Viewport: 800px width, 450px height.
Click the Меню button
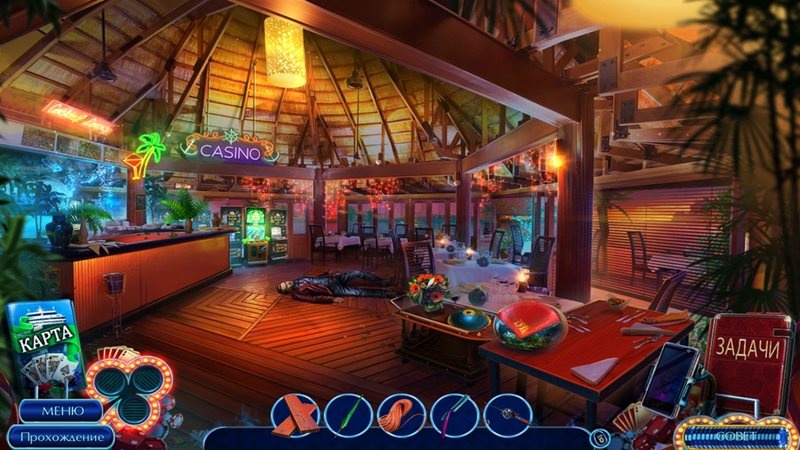tap(58, 411)
